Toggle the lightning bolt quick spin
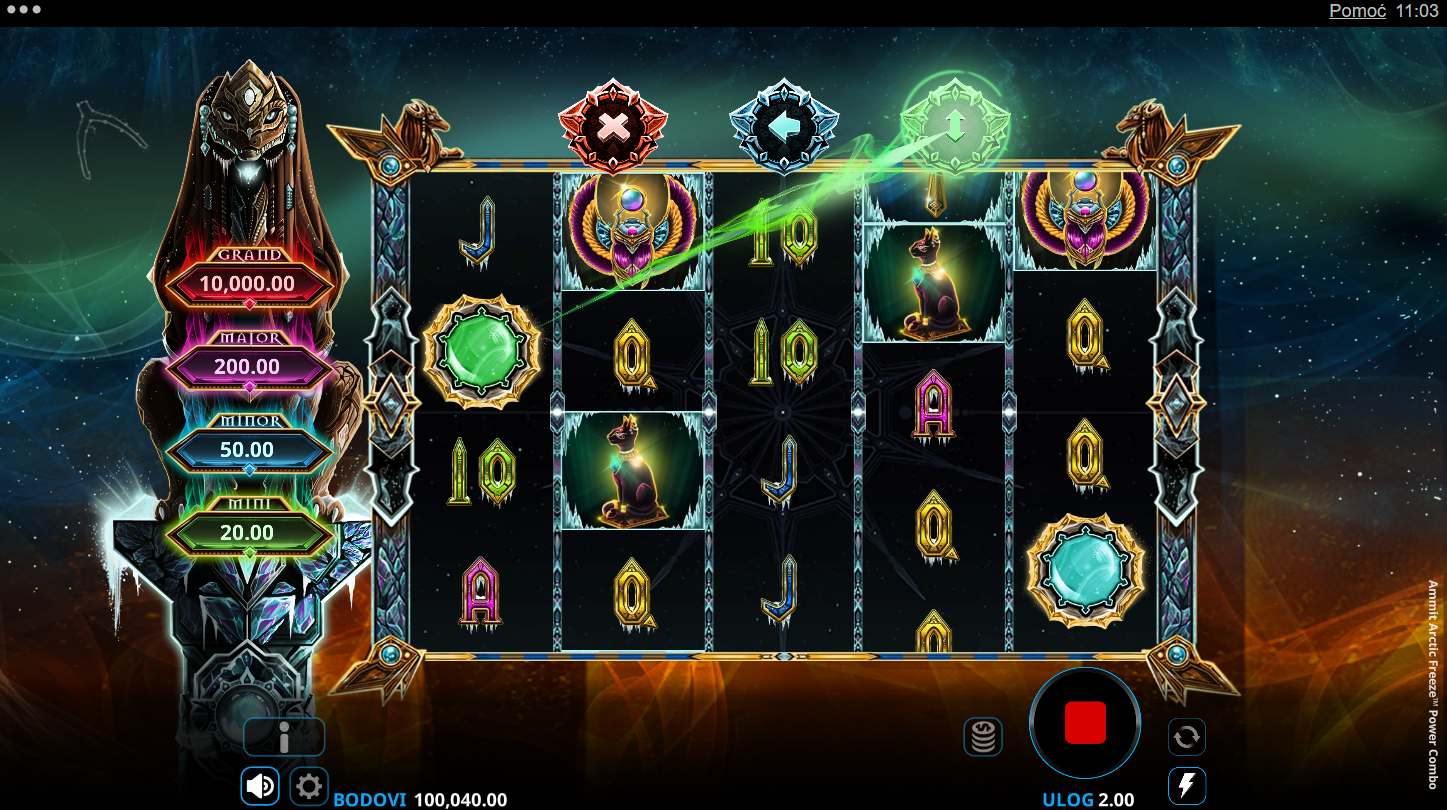 click(1187, 786)
